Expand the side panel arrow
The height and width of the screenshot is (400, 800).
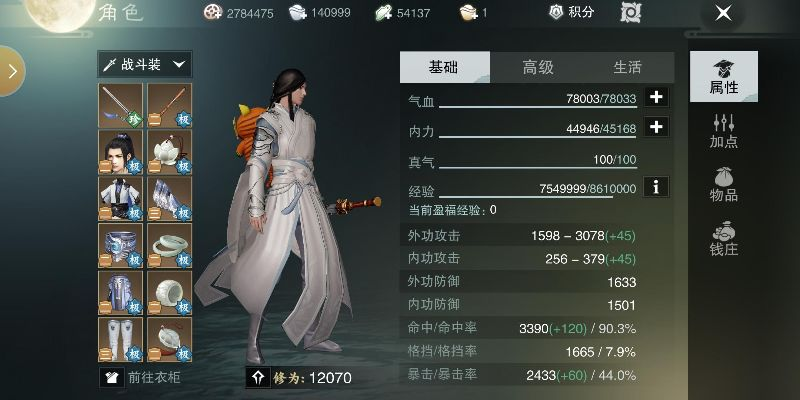(12, 72)
